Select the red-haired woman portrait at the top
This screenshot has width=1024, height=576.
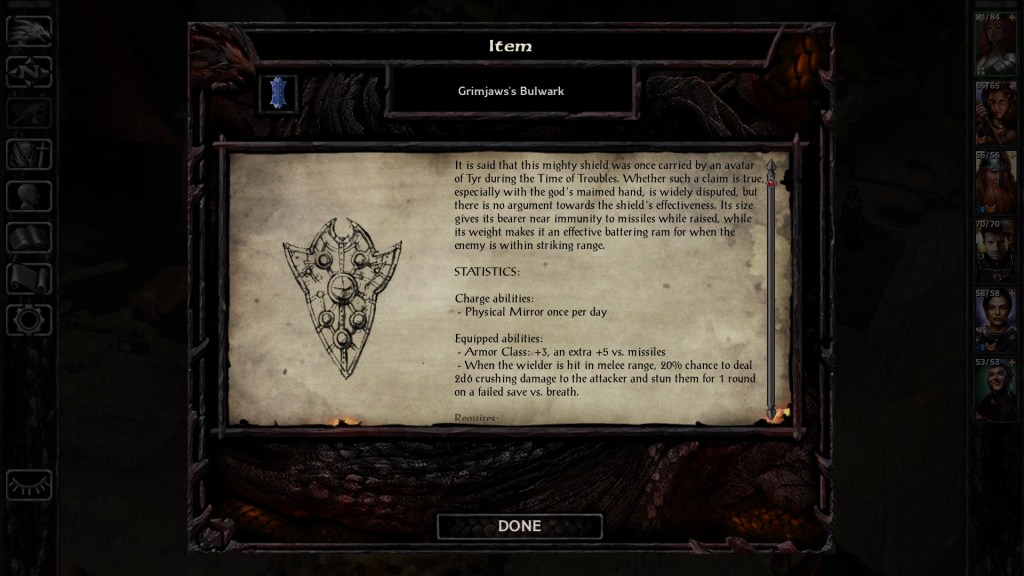(x=995, y=46)
